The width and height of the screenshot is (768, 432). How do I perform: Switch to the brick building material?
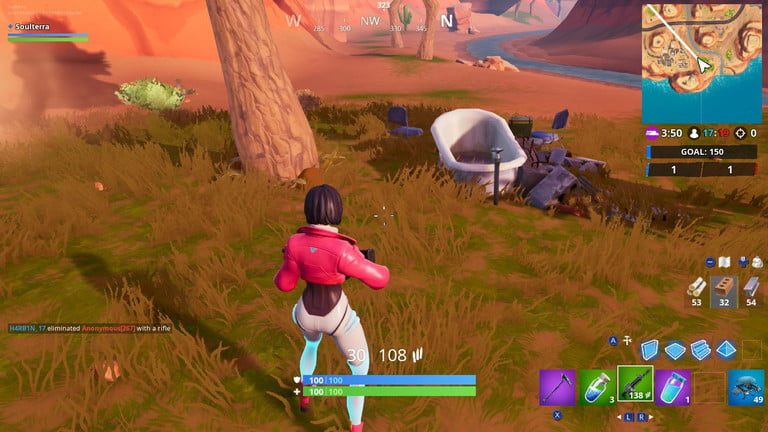pyautogui.click(x=724, y=290)
